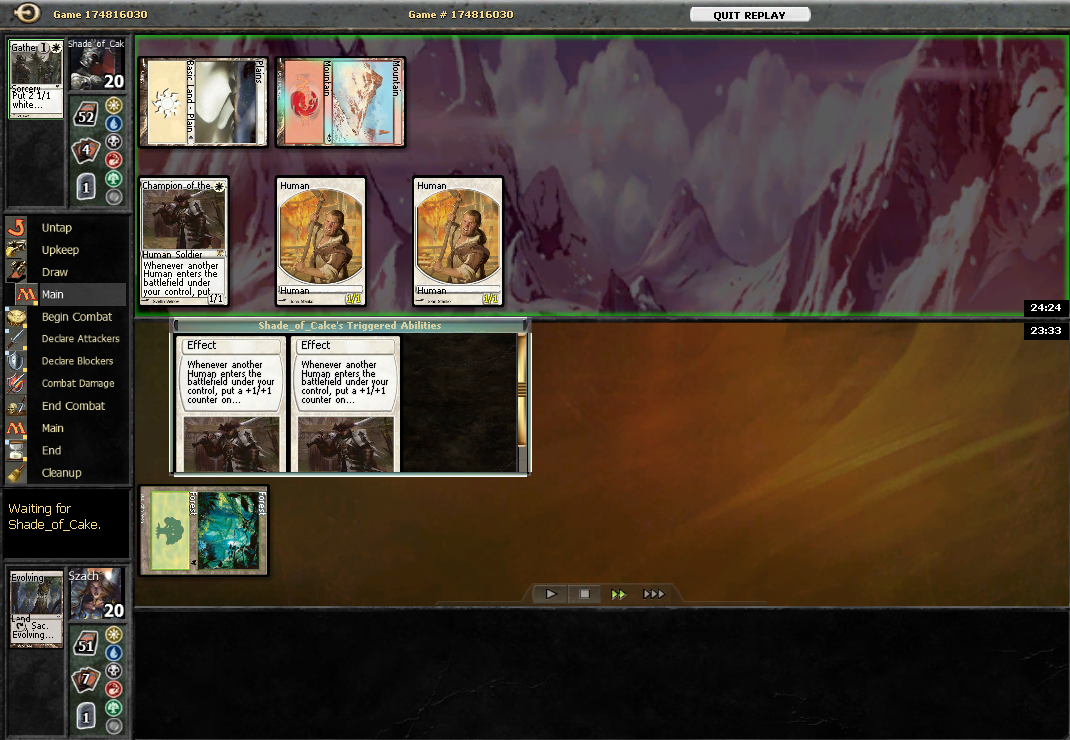
Task: Click the replay play button
Action: click(551, 594)
